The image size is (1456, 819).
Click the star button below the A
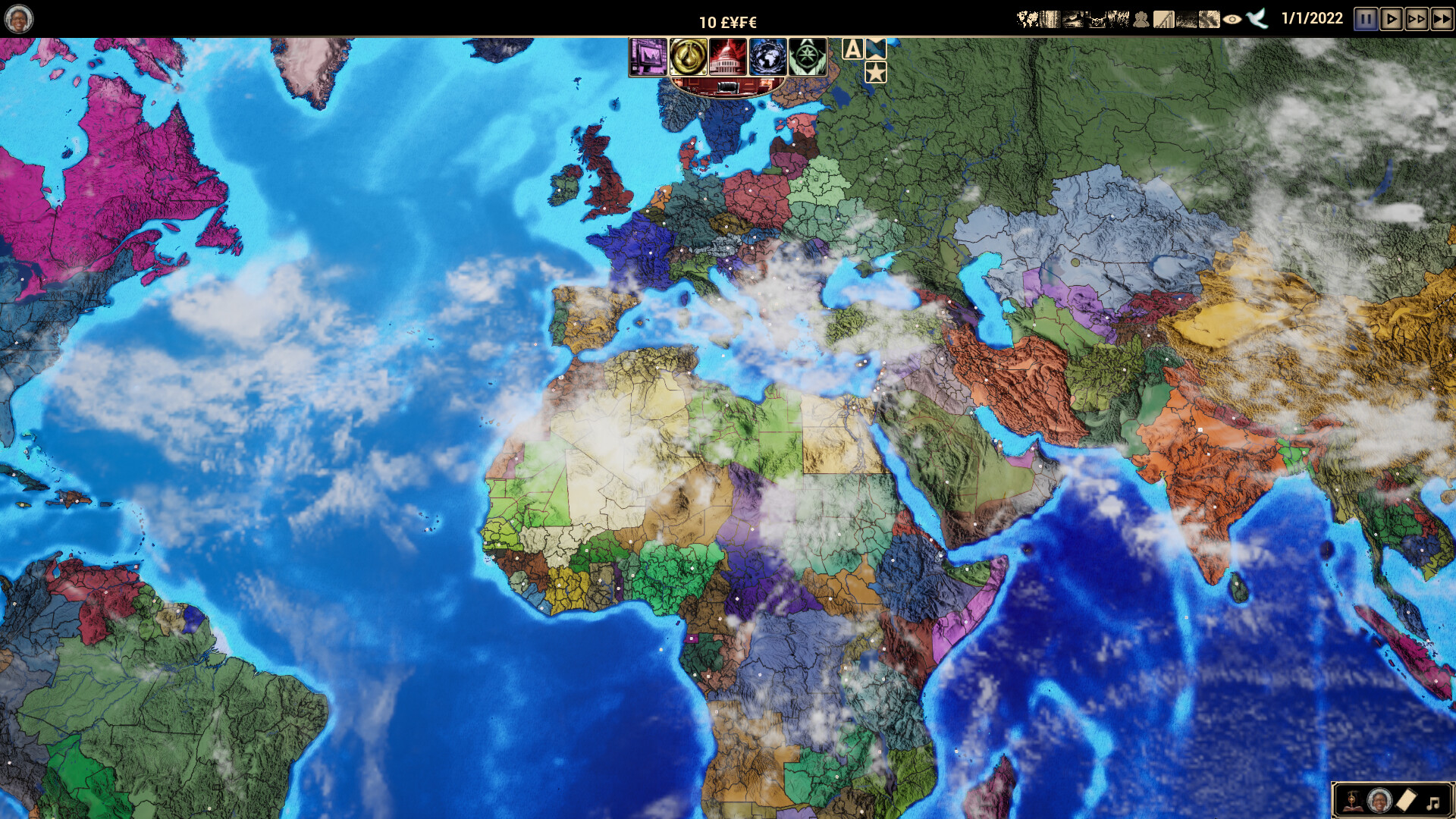876,73
